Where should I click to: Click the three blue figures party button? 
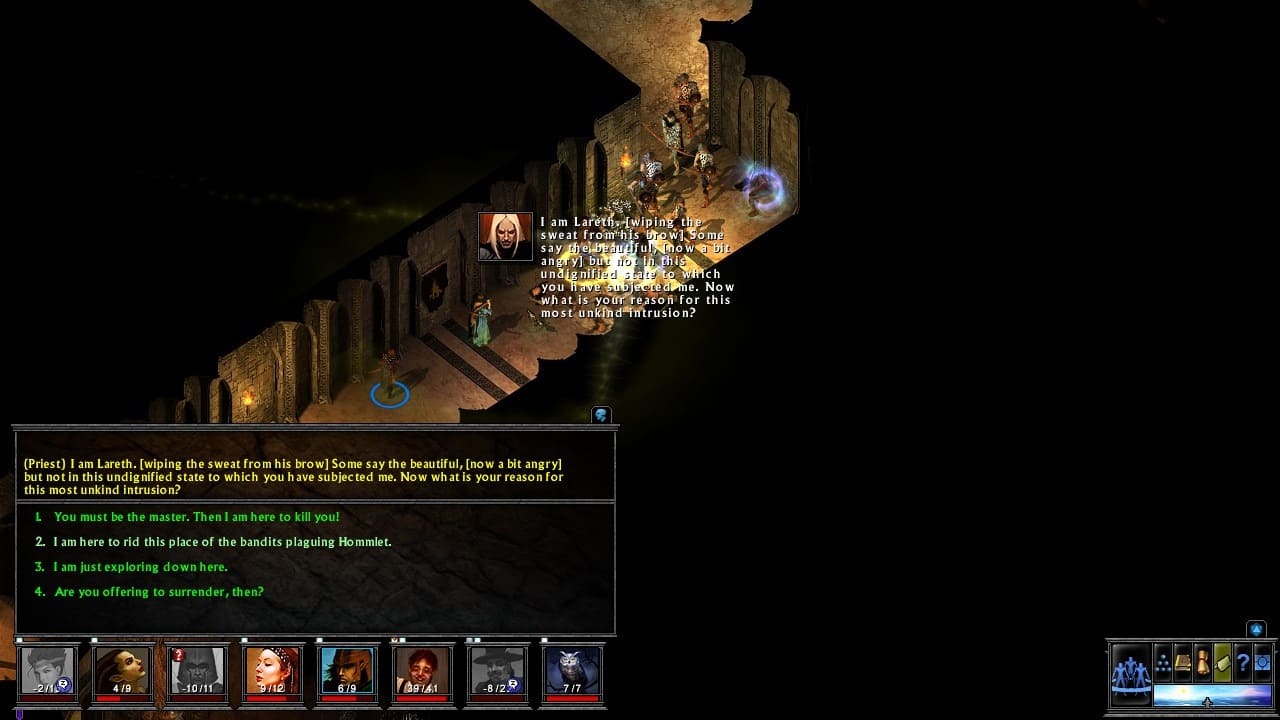pos(1131,671)
